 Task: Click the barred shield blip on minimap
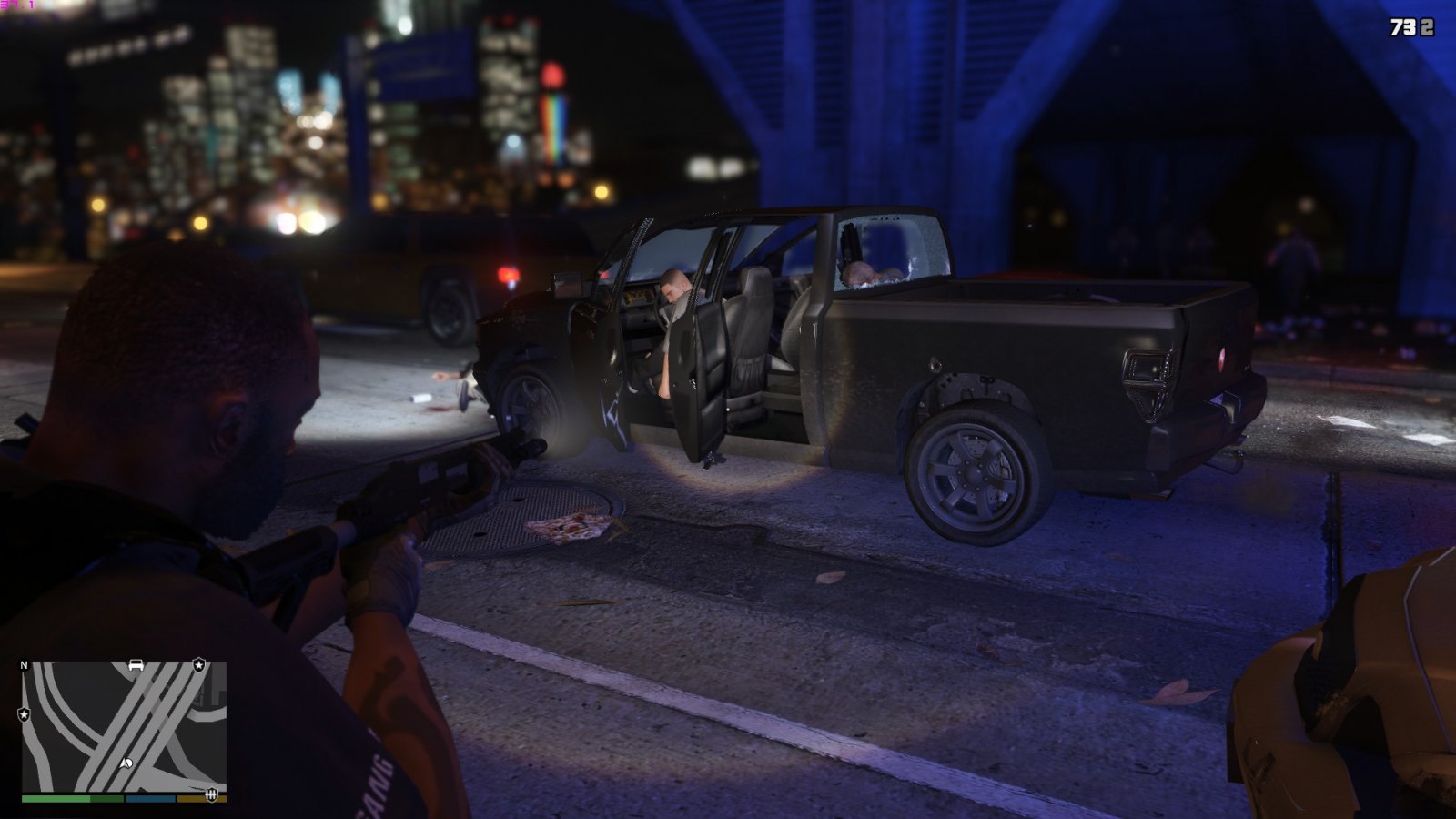coord(212,794)
